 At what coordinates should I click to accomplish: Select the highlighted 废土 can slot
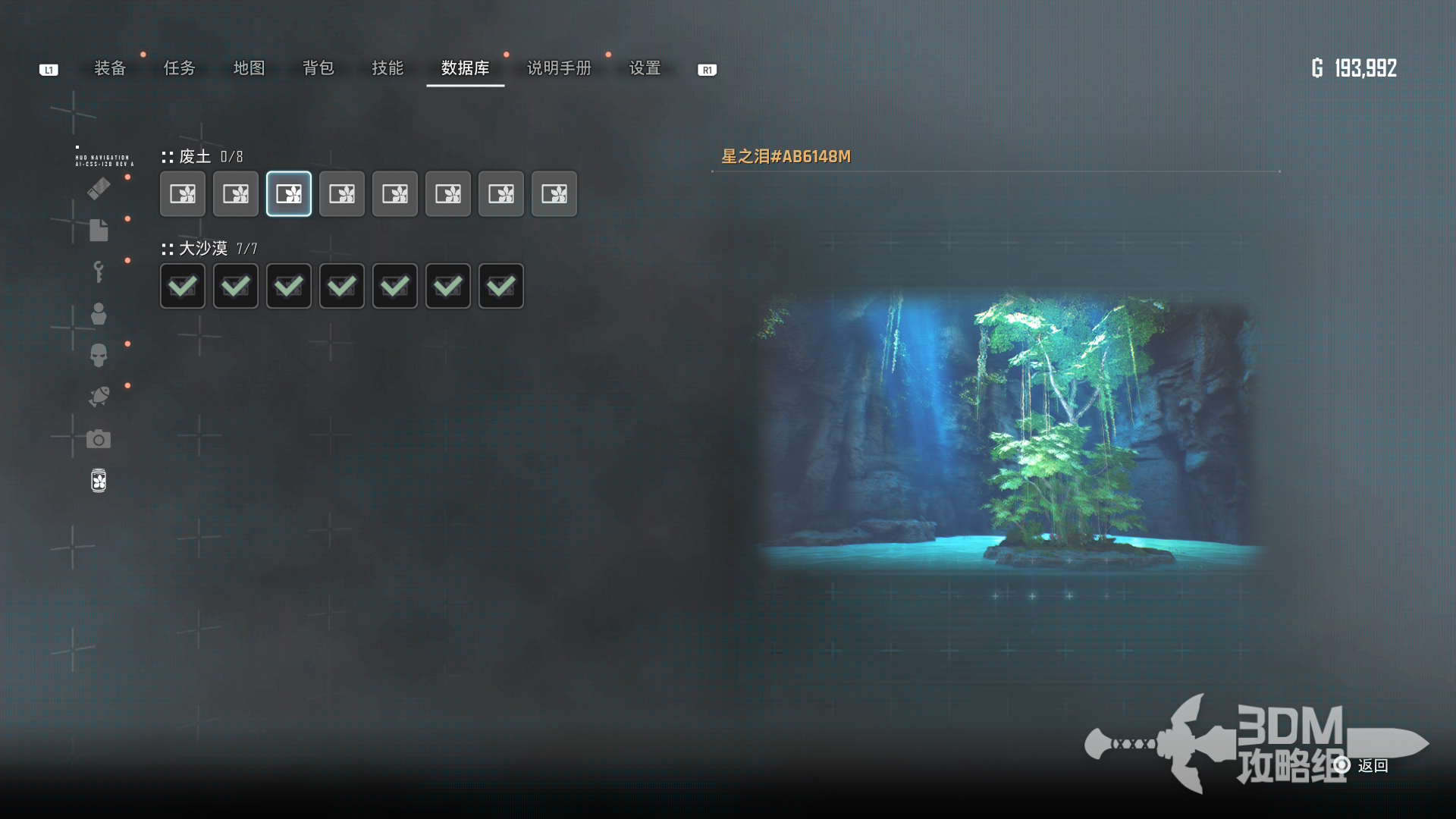(289, 194)
